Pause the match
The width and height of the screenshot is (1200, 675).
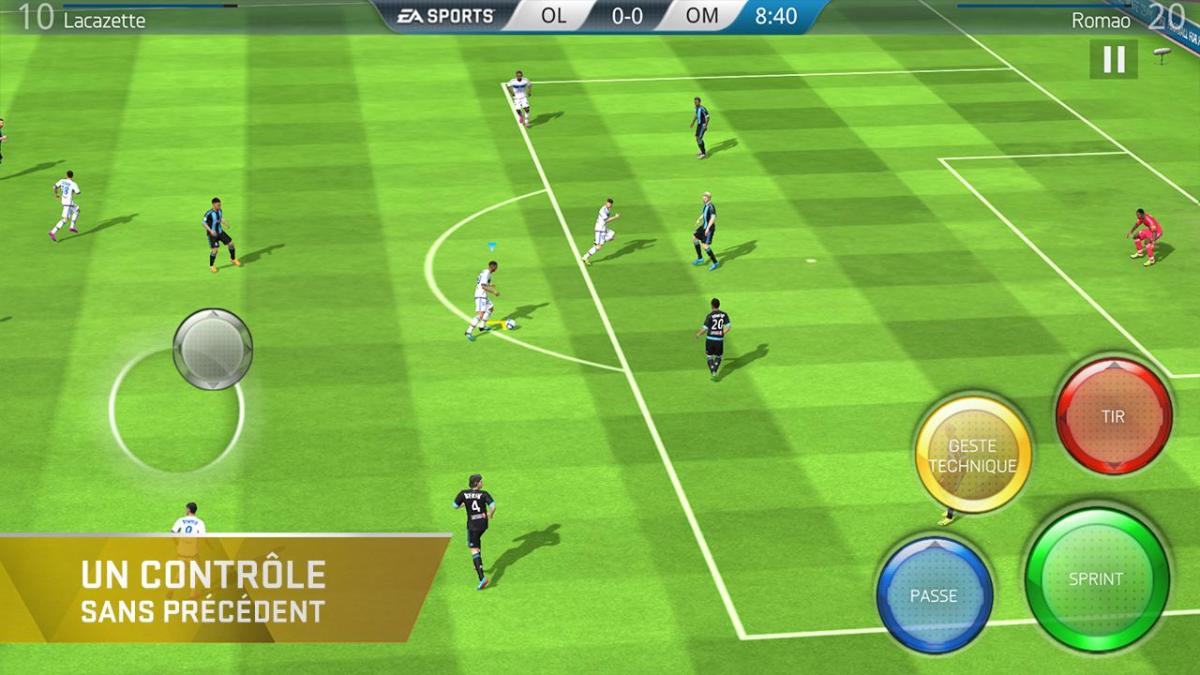click(1113, 59)
